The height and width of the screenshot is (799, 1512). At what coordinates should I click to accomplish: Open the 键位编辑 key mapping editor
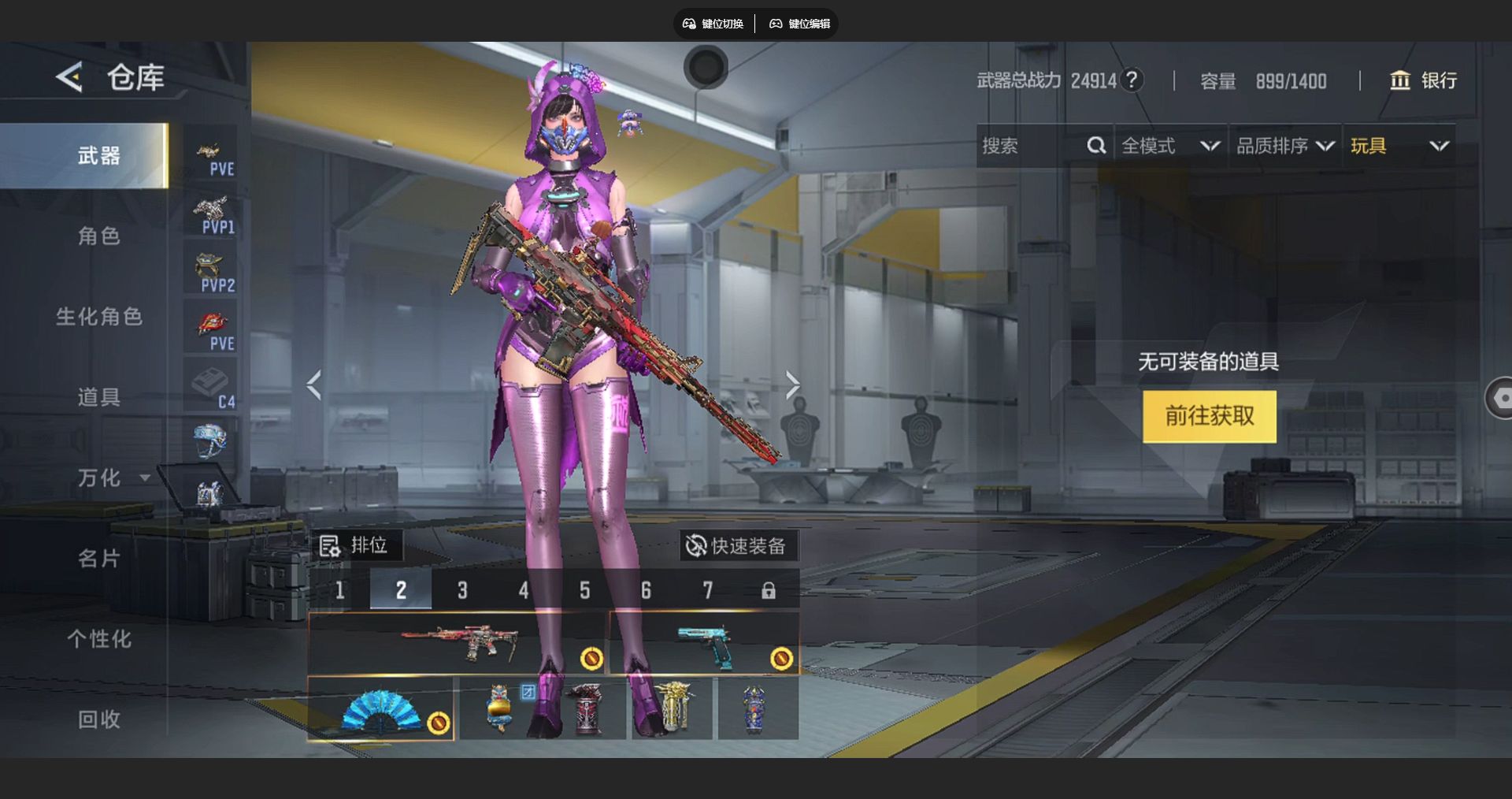[799, 24]
